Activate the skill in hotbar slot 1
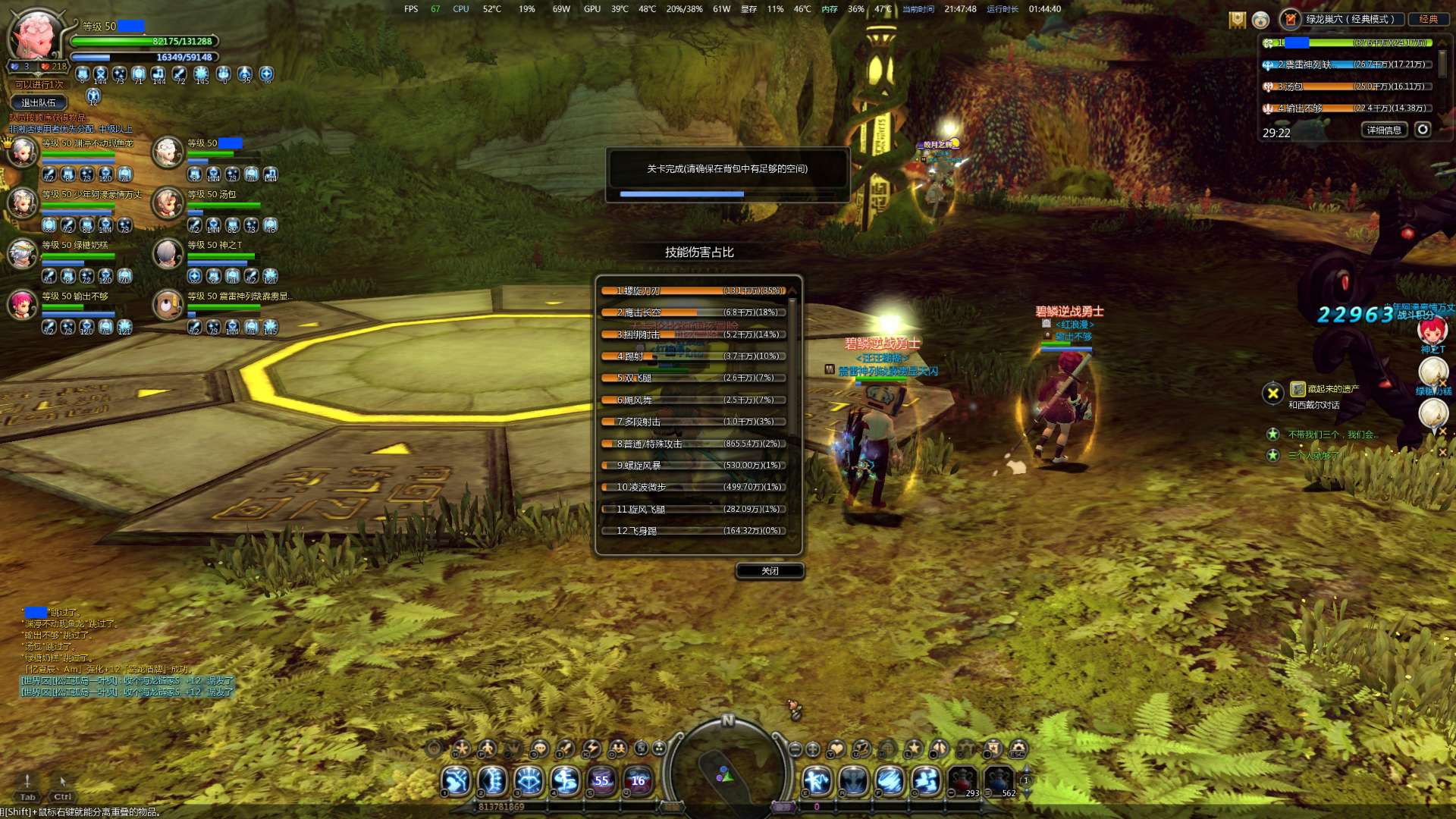The width and height of the screenshot is (1456, 819). pos(457,780)
